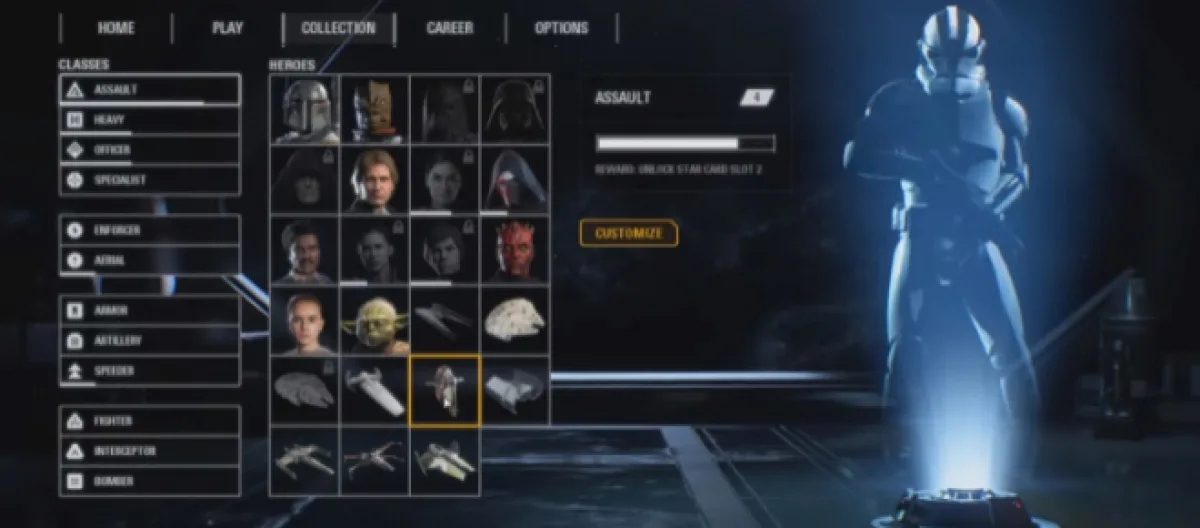Go to the Home tab

116,28
